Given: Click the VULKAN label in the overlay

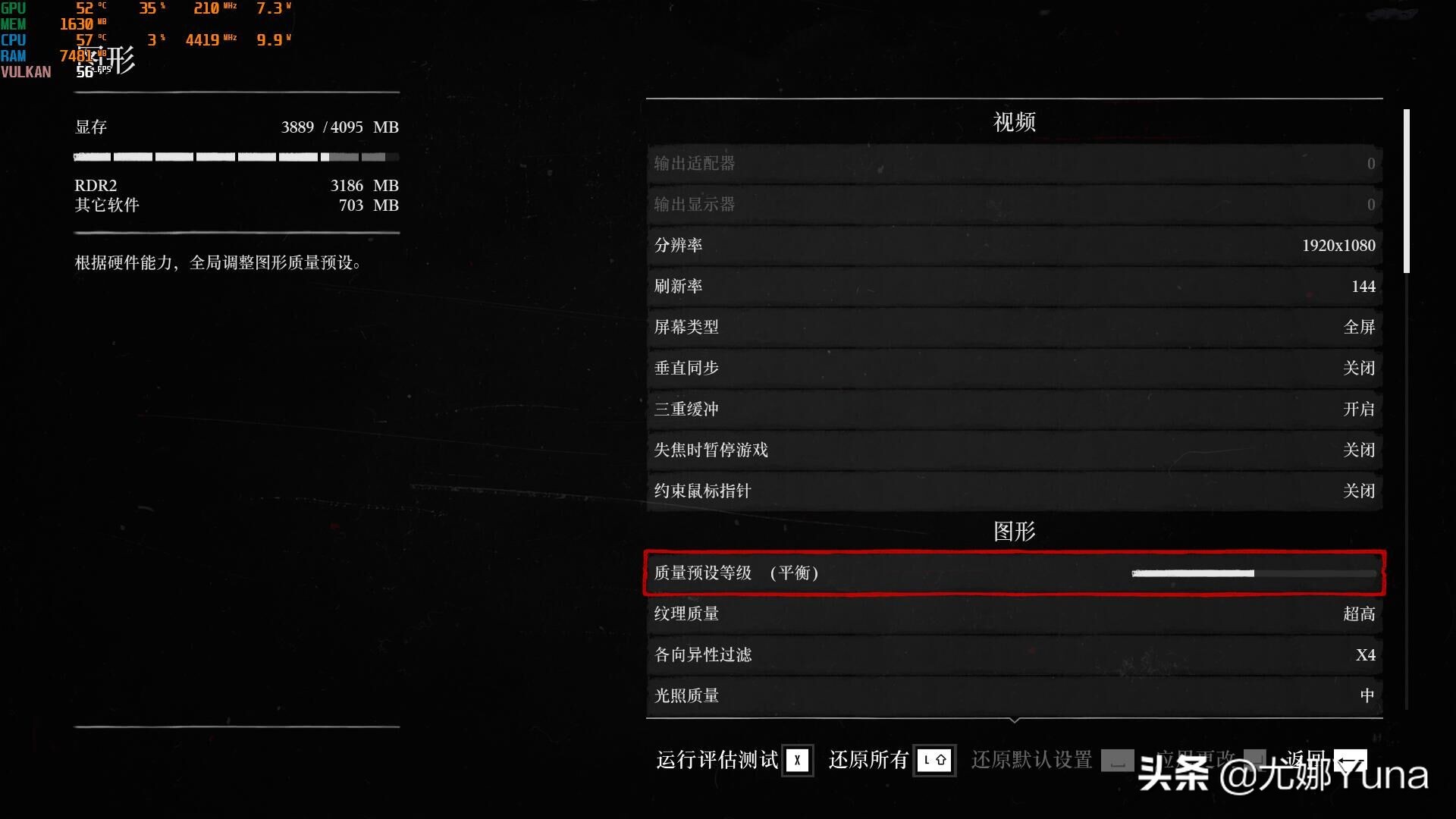Looking at the screenshot, I should coord(27,71).
